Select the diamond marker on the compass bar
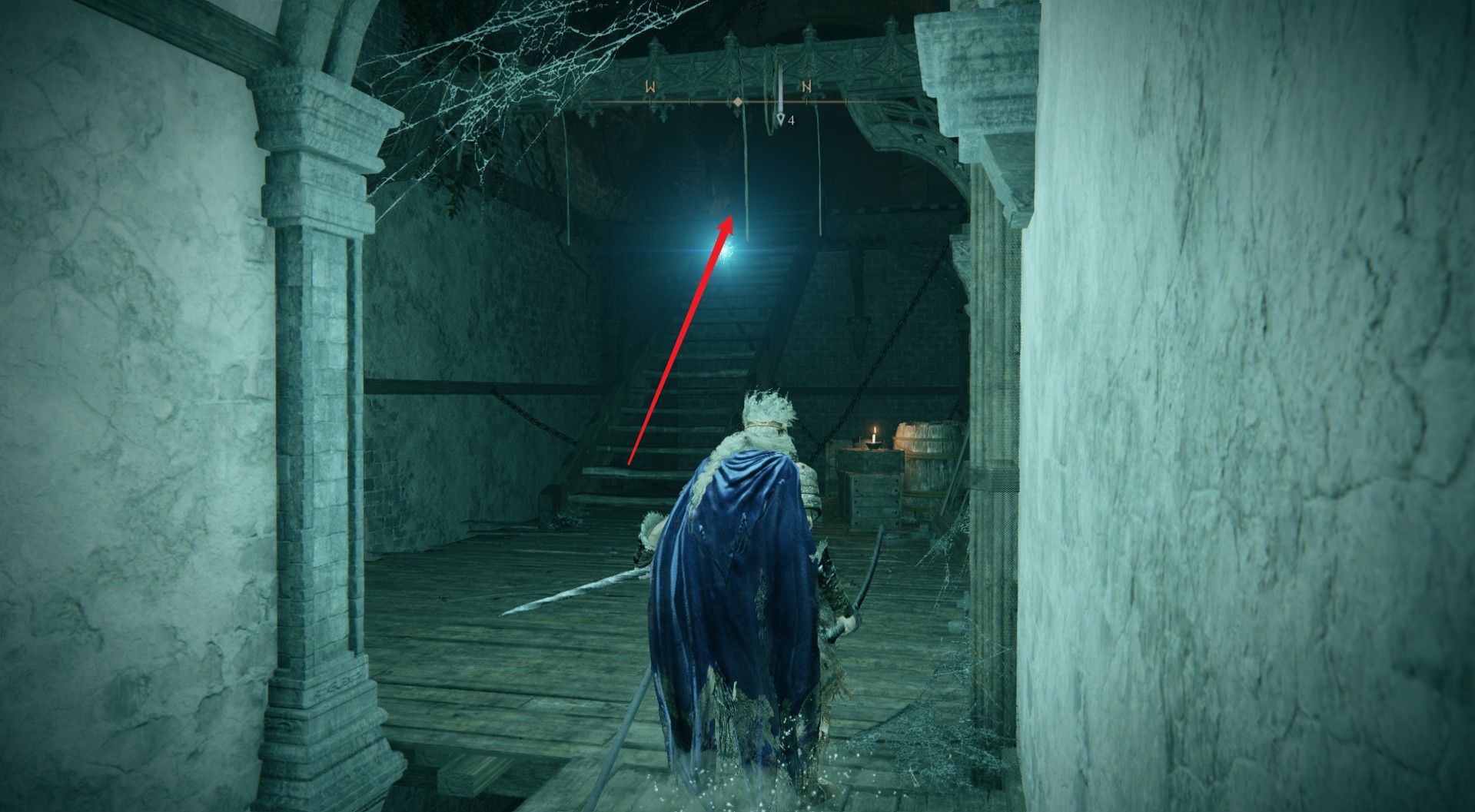Screen dimensions: 1475x812 coord(737,102)
